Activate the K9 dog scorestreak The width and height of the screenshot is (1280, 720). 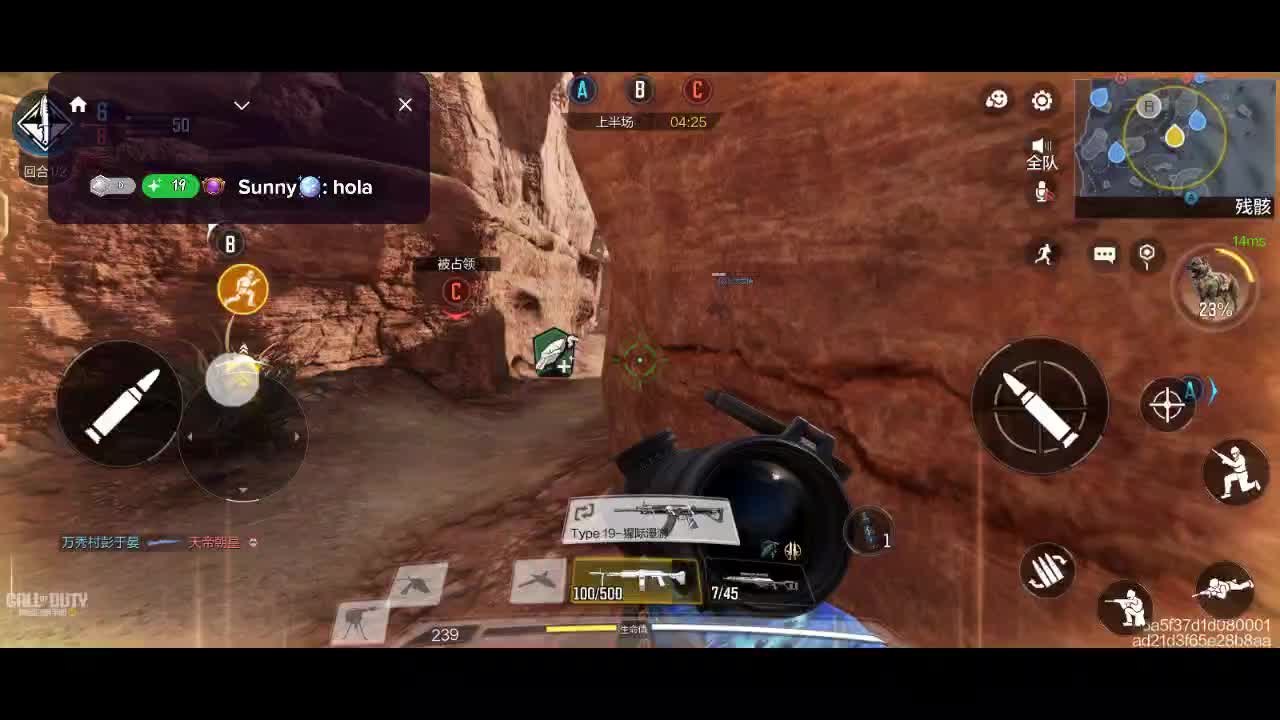coord(1215,287)
